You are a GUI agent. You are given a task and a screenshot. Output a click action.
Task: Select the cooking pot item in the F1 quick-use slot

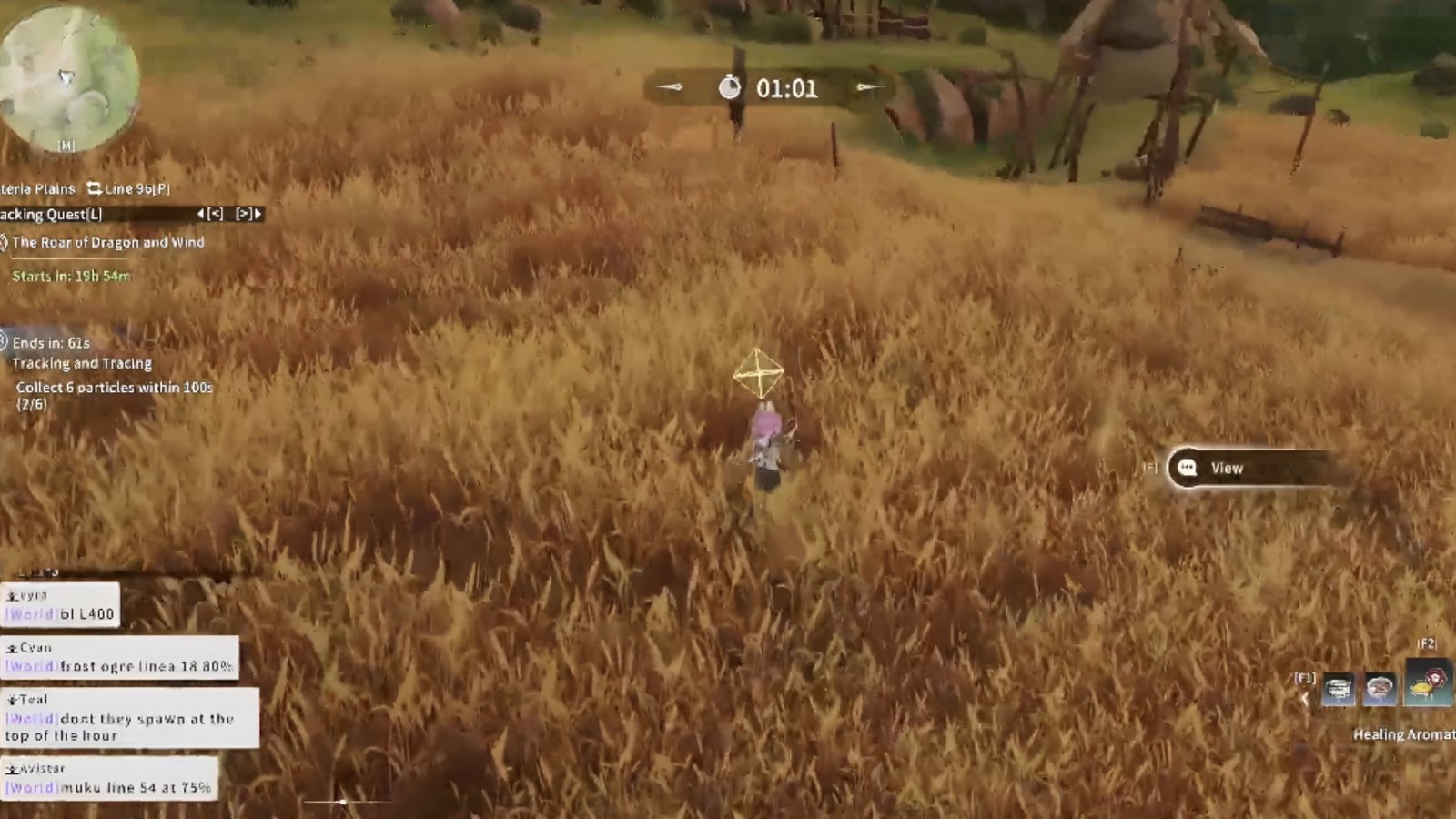(x=1338, y=689)
